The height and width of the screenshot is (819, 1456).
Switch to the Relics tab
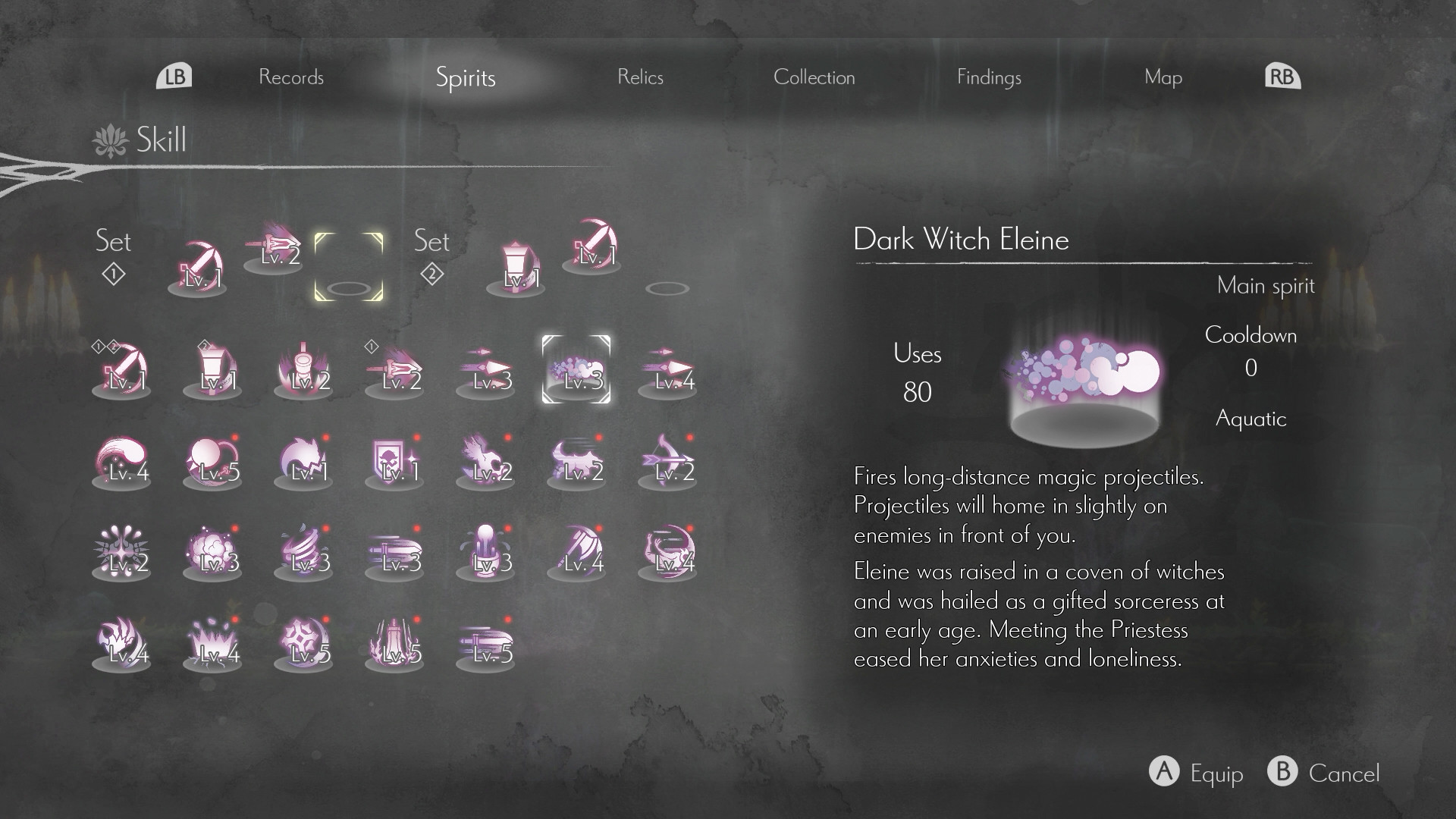pos(641,77)
